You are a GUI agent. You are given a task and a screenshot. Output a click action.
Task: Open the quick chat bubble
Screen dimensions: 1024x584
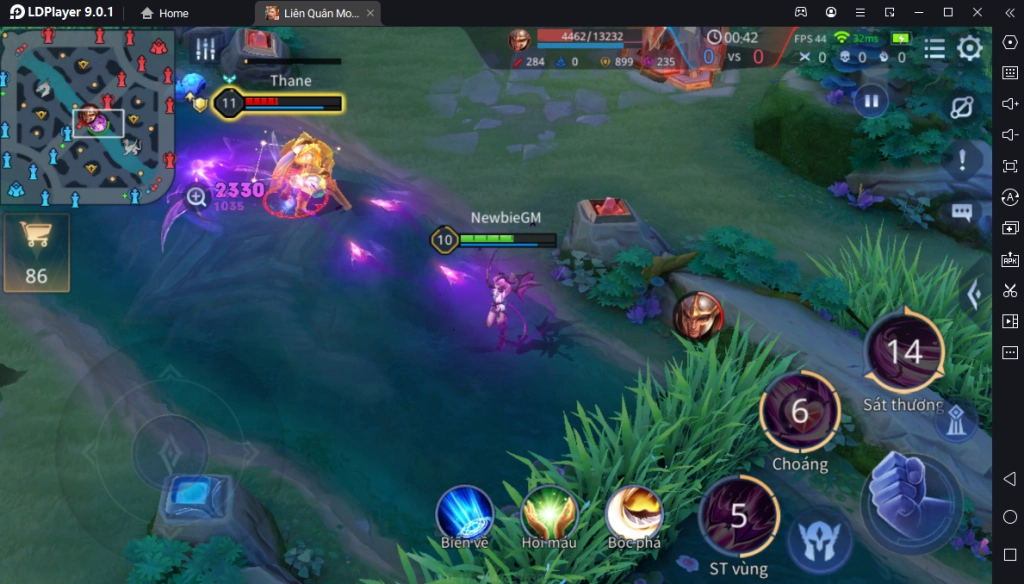(962, 212)
